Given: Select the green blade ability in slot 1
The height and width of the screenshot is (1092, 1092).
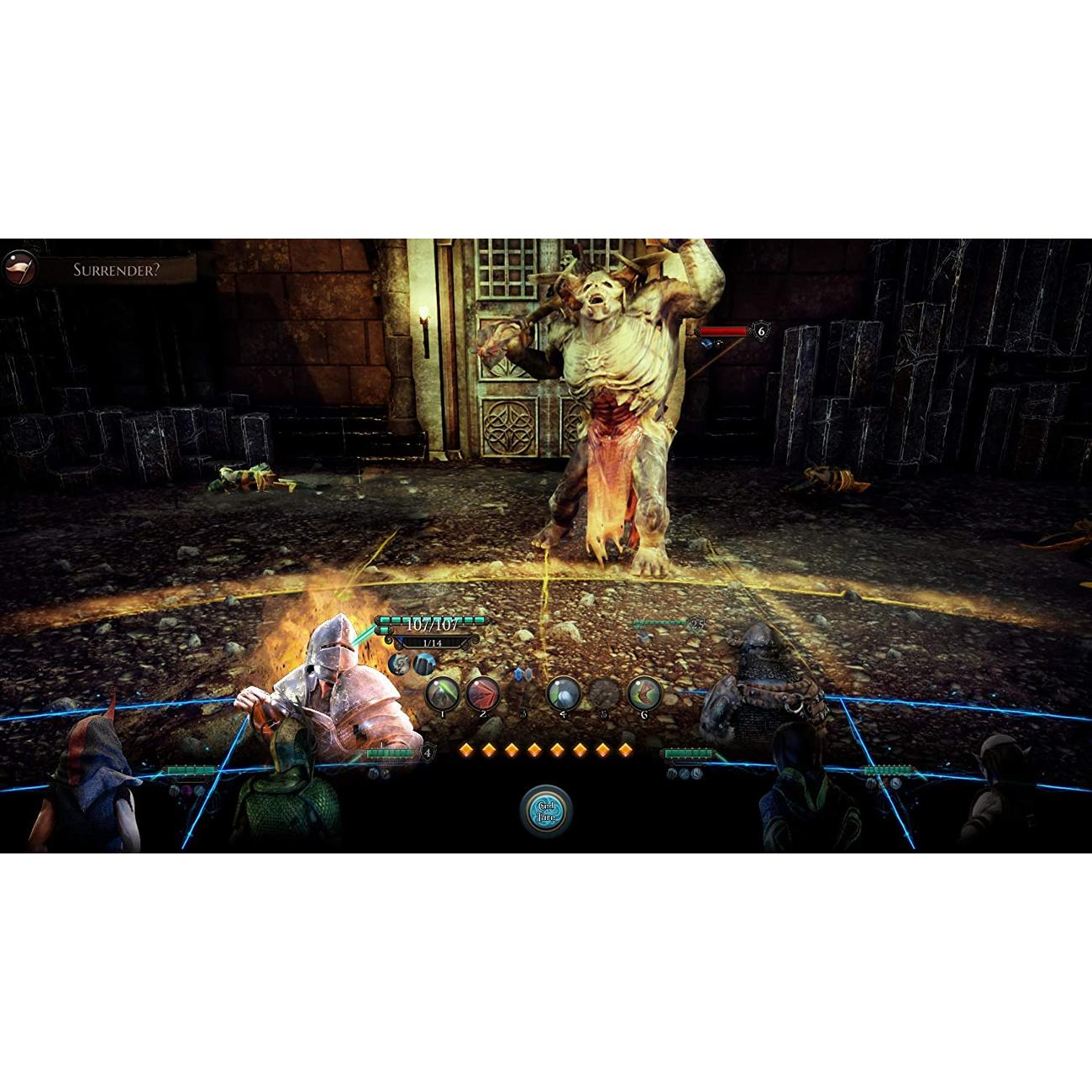Looking at the screenshot, I should (x=443, y=694).
